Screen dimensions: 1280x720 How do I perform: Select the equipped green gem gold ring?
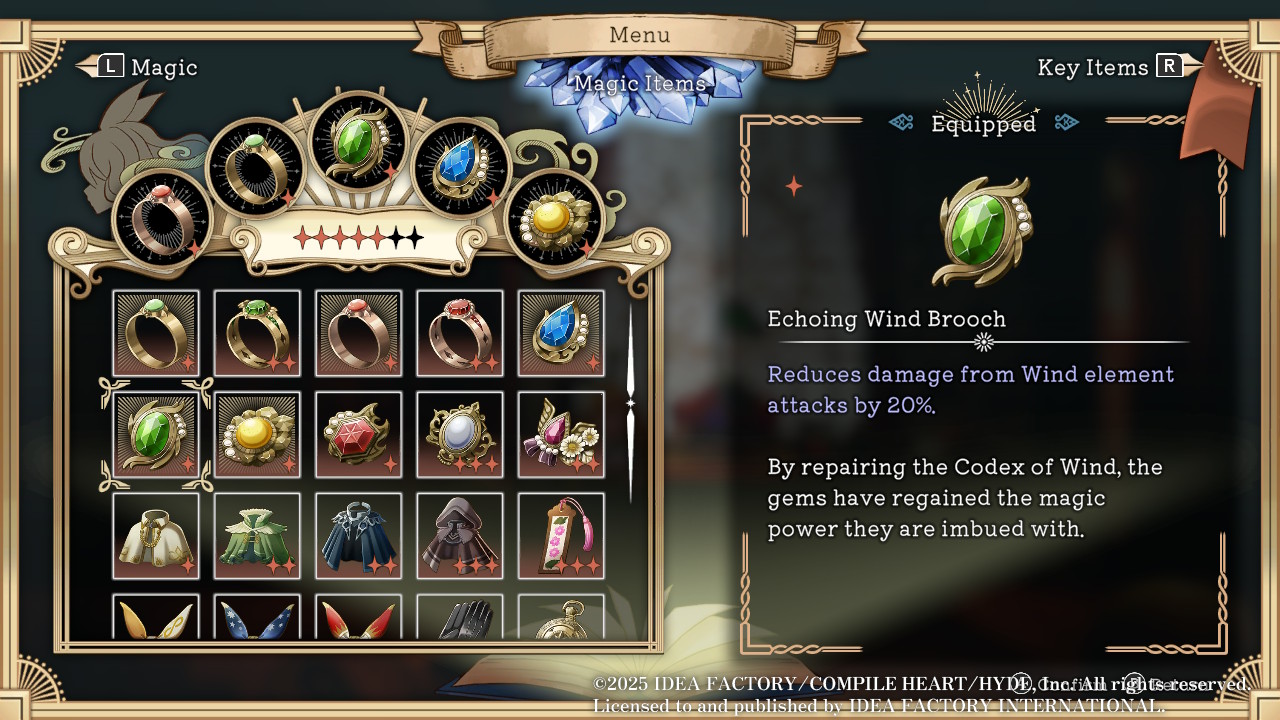[x=256, y=167]
